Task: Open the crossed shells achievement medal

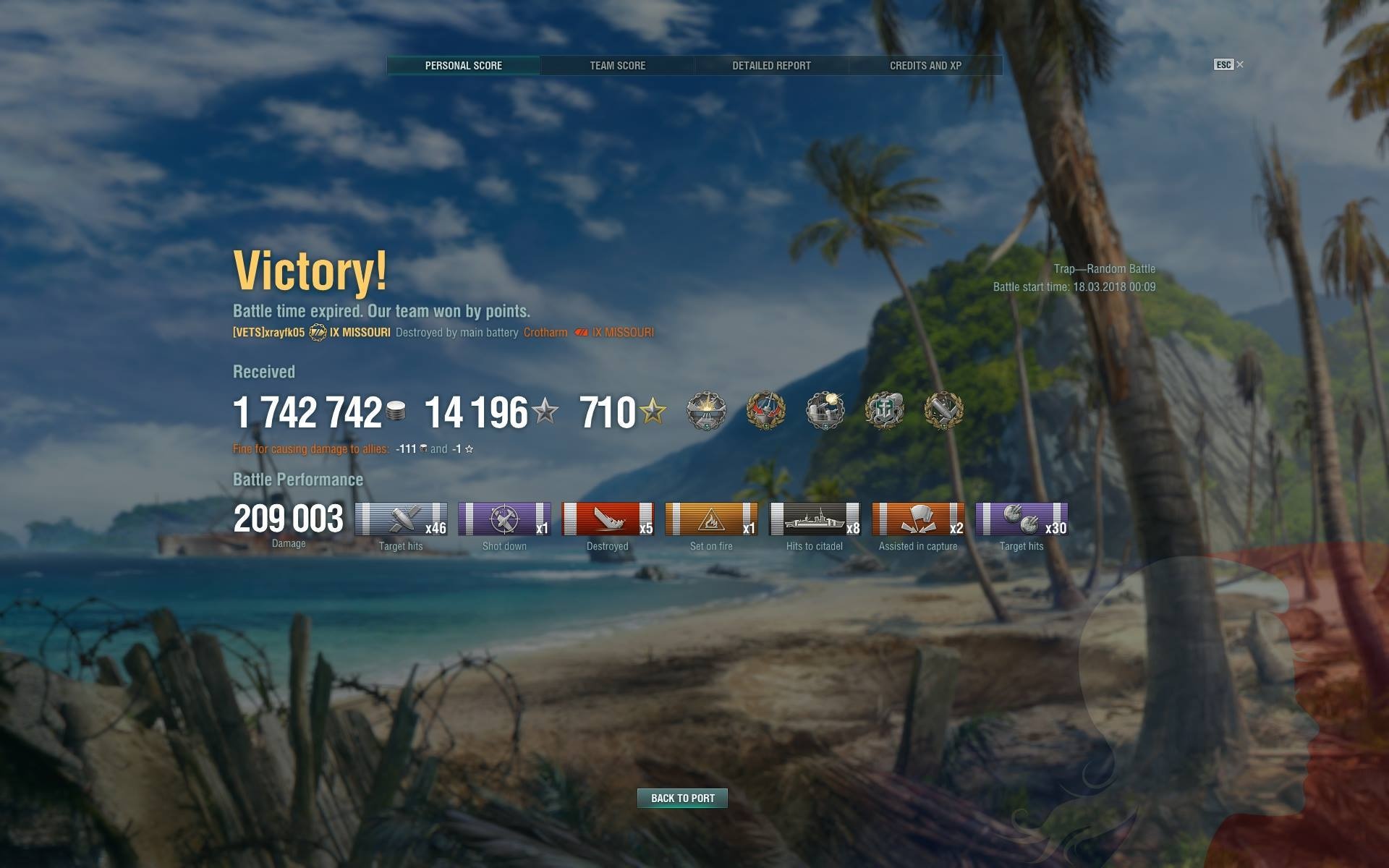Action: point(943,411)
